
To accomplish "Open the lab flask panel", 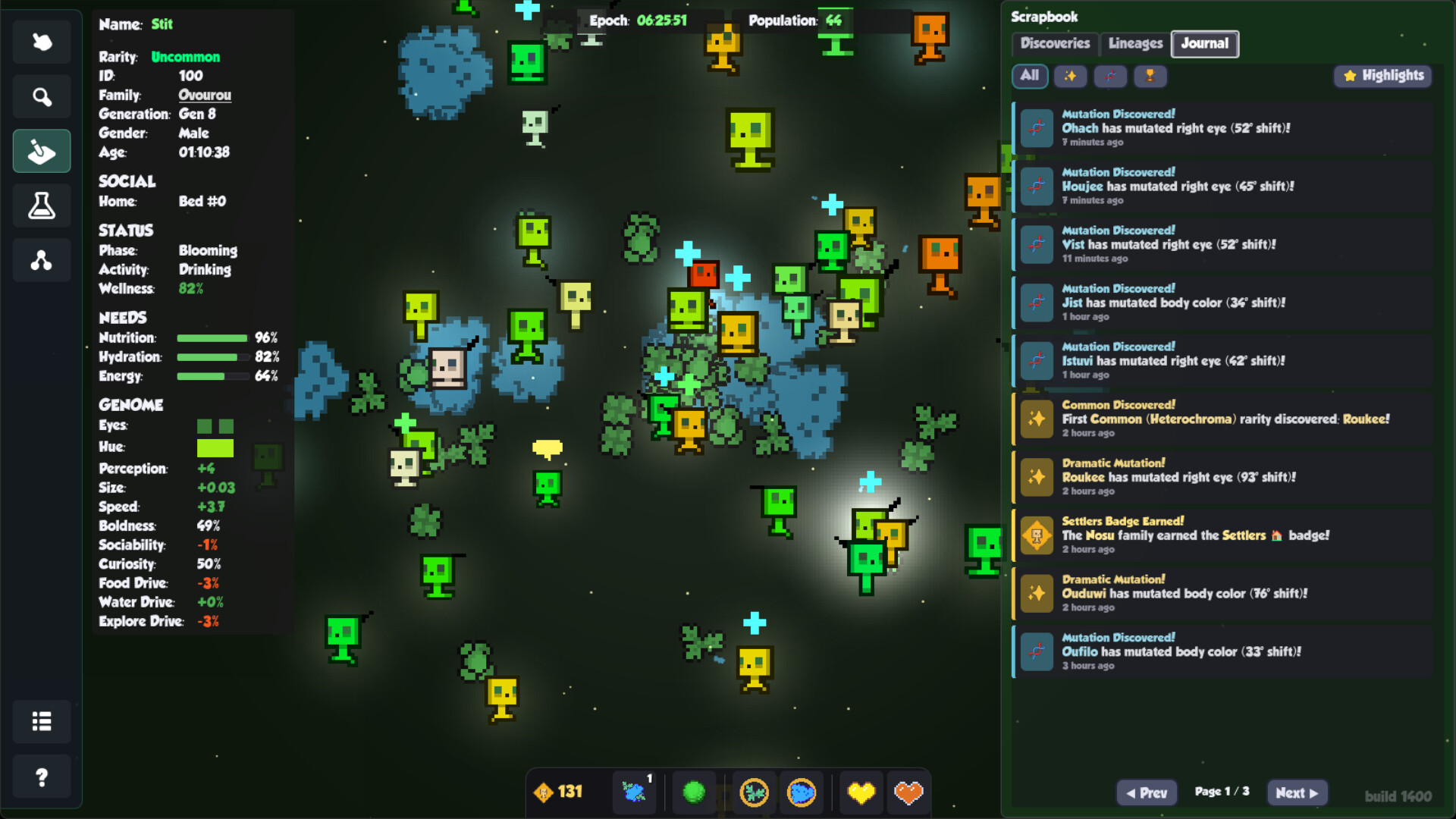I will point(42,206).
